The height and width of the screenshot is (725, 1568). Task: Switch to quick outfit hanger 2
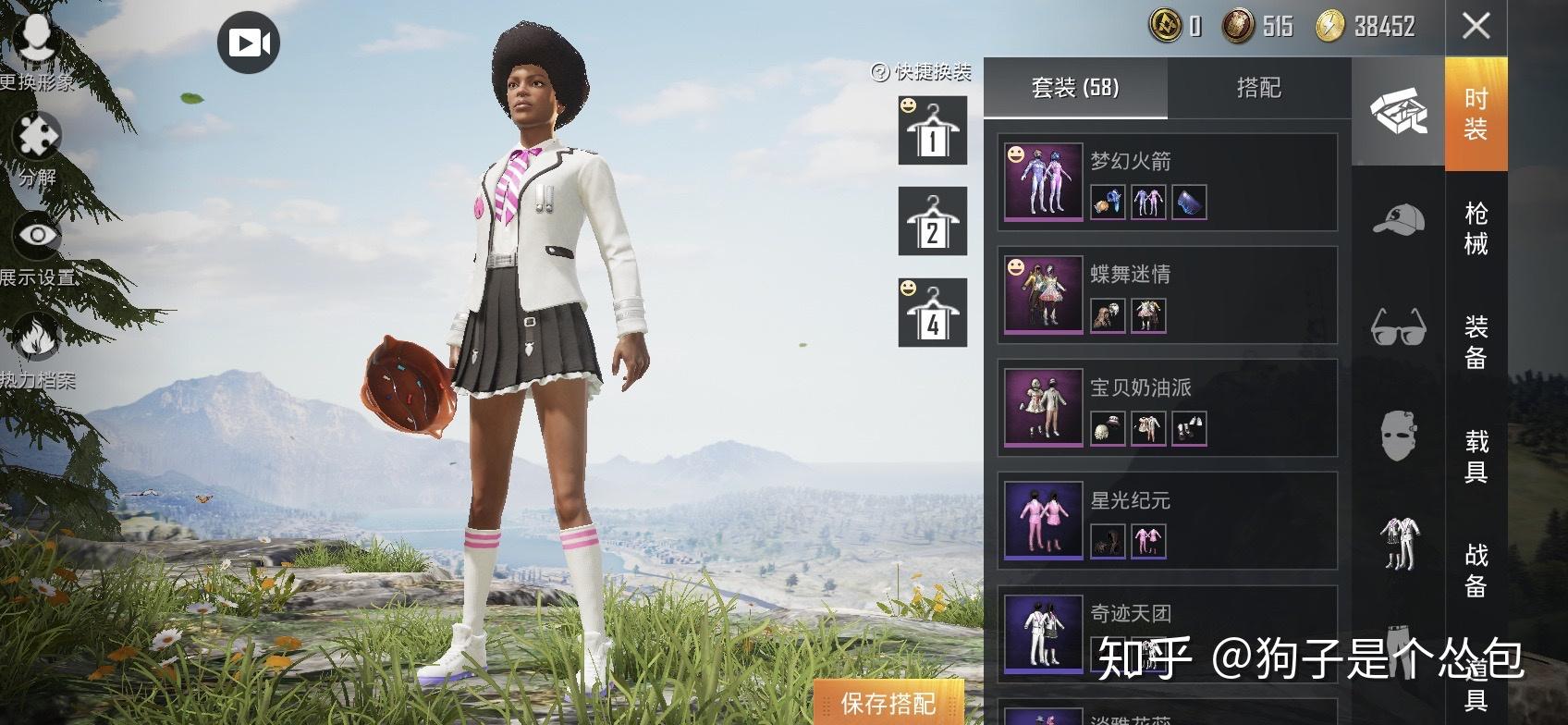pos(933,222)
